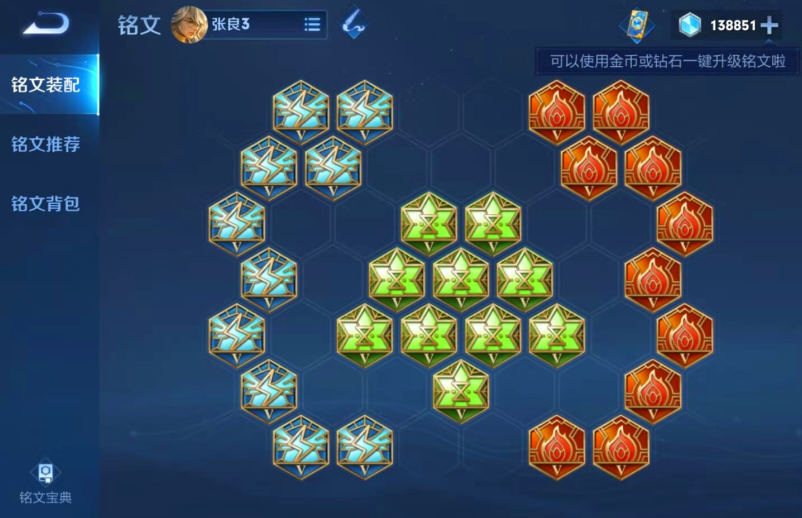Viewport: 802px width, 518px height.
Task: Open the 张良3 rune page dropdown
Action: tap(312, 25)
